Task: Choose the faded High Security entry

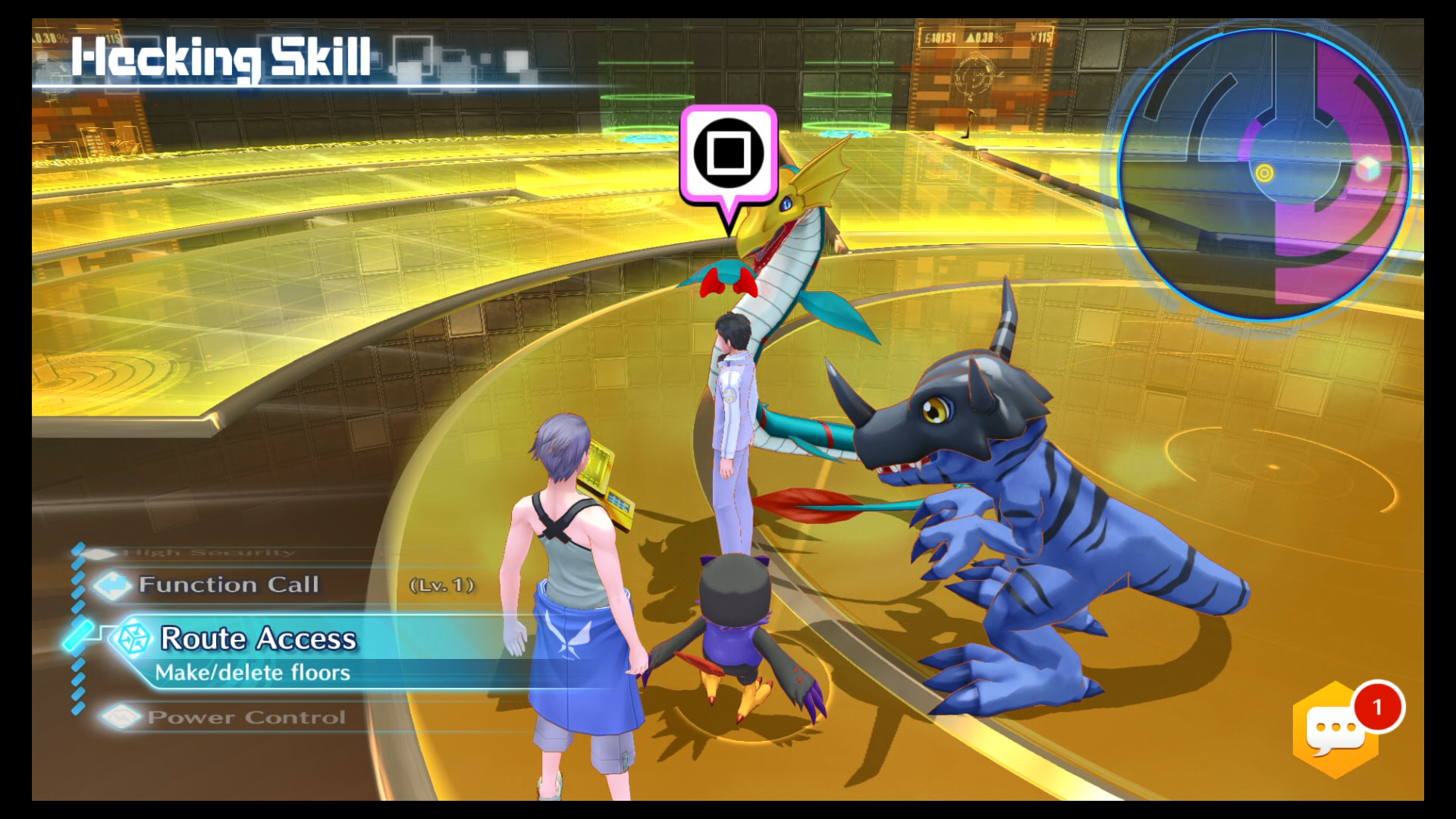Action: pyautogui.click(x=209, y=553)
